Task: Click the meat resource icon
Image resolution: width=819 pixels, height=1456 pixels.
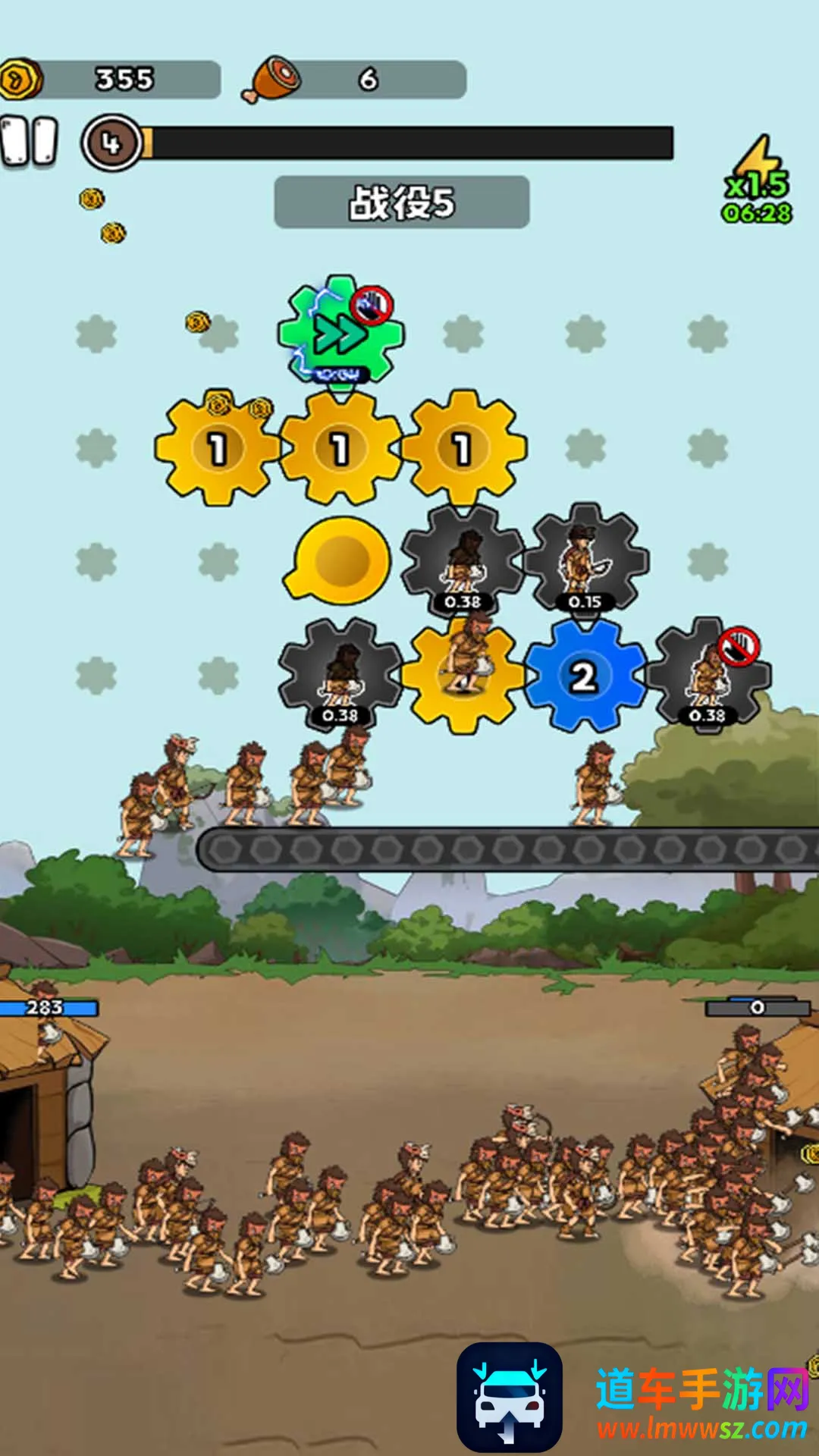Action: (x=273, y=79)
